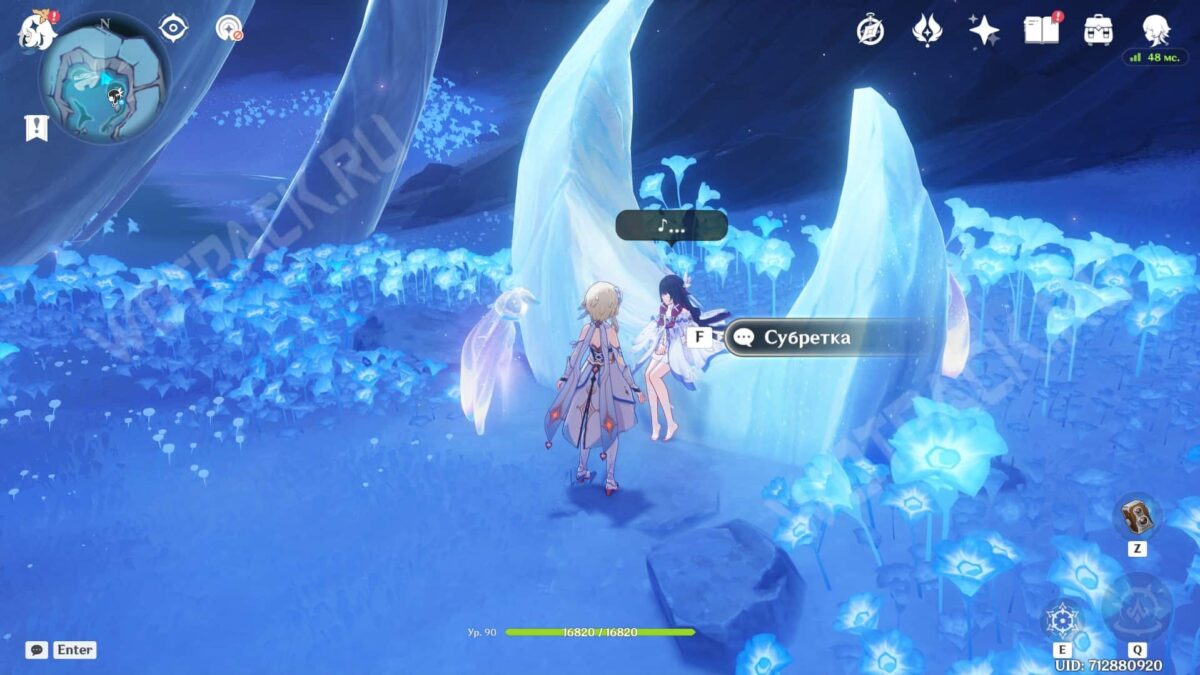Click the signal icon with red prohibition mark

[x=230, y=28]
